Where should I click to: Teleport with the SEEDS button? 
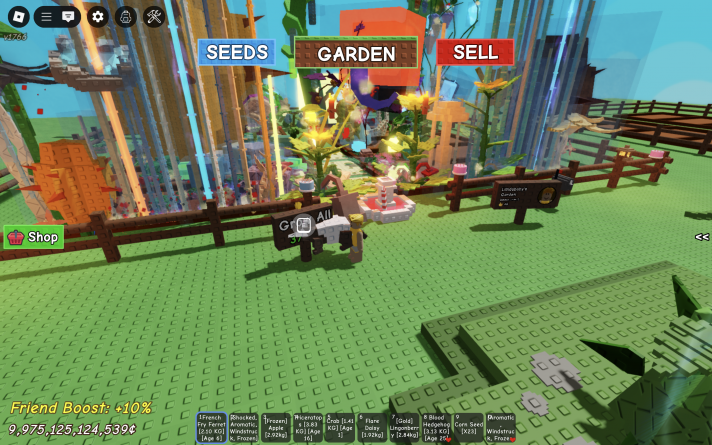point(237,52)
